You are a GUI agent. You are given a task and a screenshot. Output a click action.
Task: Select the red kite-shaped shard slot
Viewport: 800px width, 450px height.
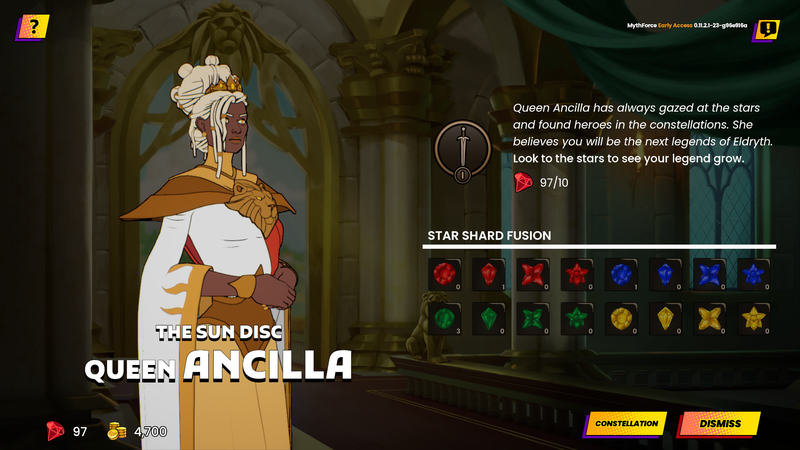point(488,274)
